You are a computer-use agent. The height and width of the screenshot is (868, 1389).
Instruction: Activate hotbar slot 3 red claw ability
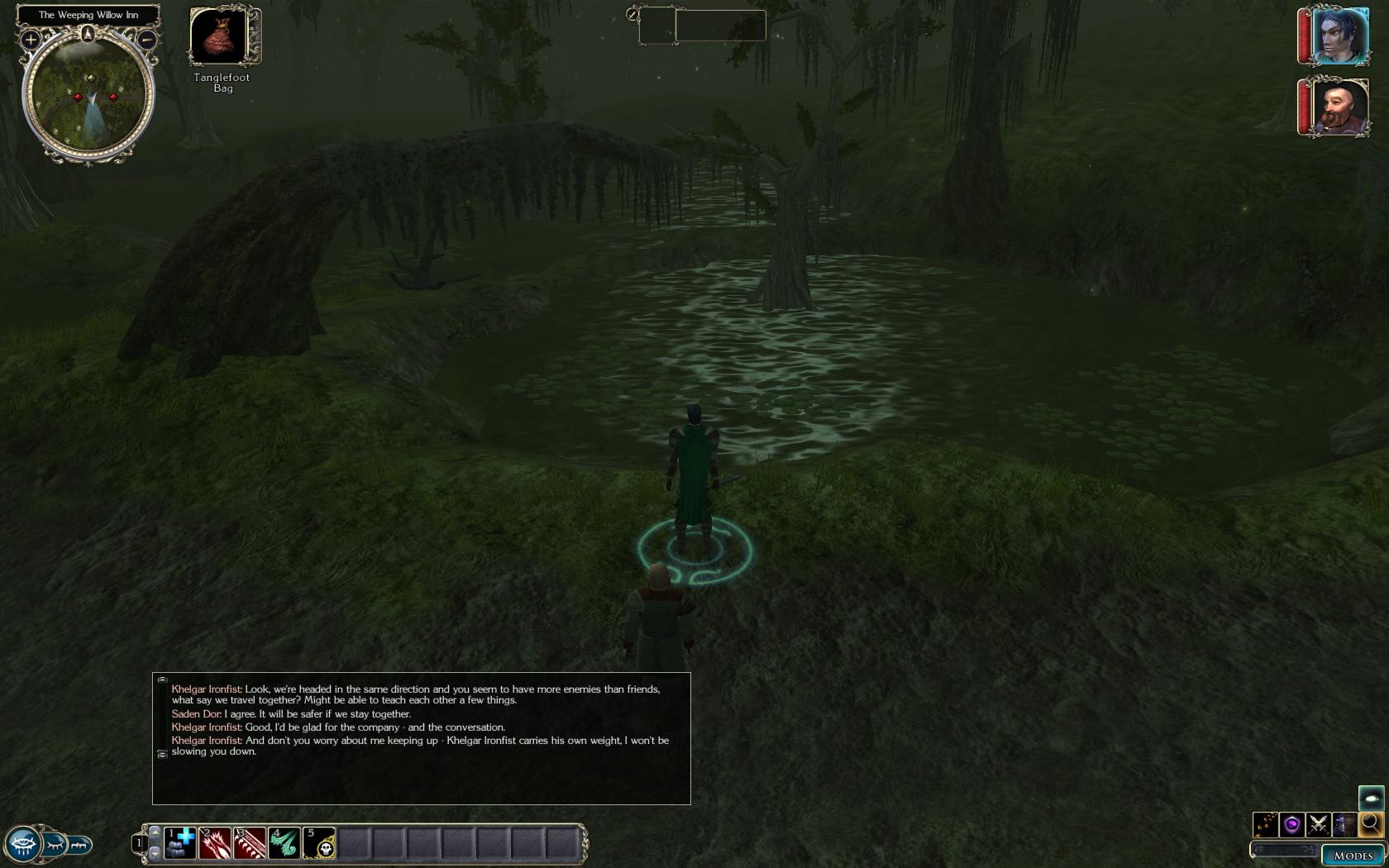(x=250, y=842)
